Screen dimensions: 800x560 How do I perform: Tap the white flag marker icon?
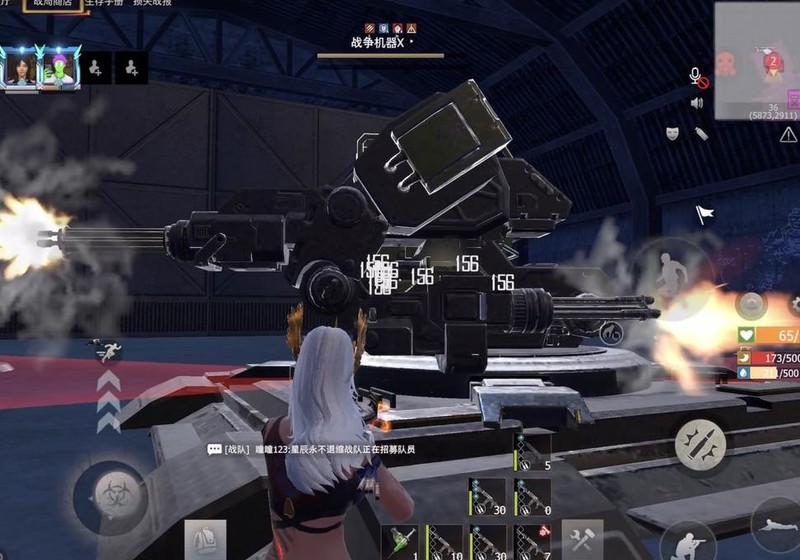pos(705,214)
